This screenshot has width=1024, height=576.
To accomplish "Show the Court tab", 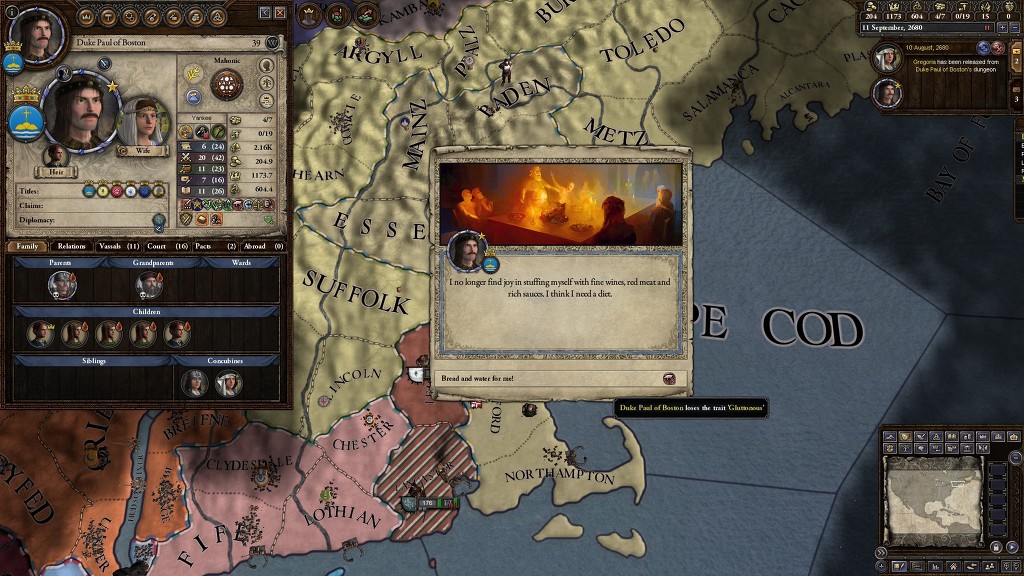I will [166, 246].
